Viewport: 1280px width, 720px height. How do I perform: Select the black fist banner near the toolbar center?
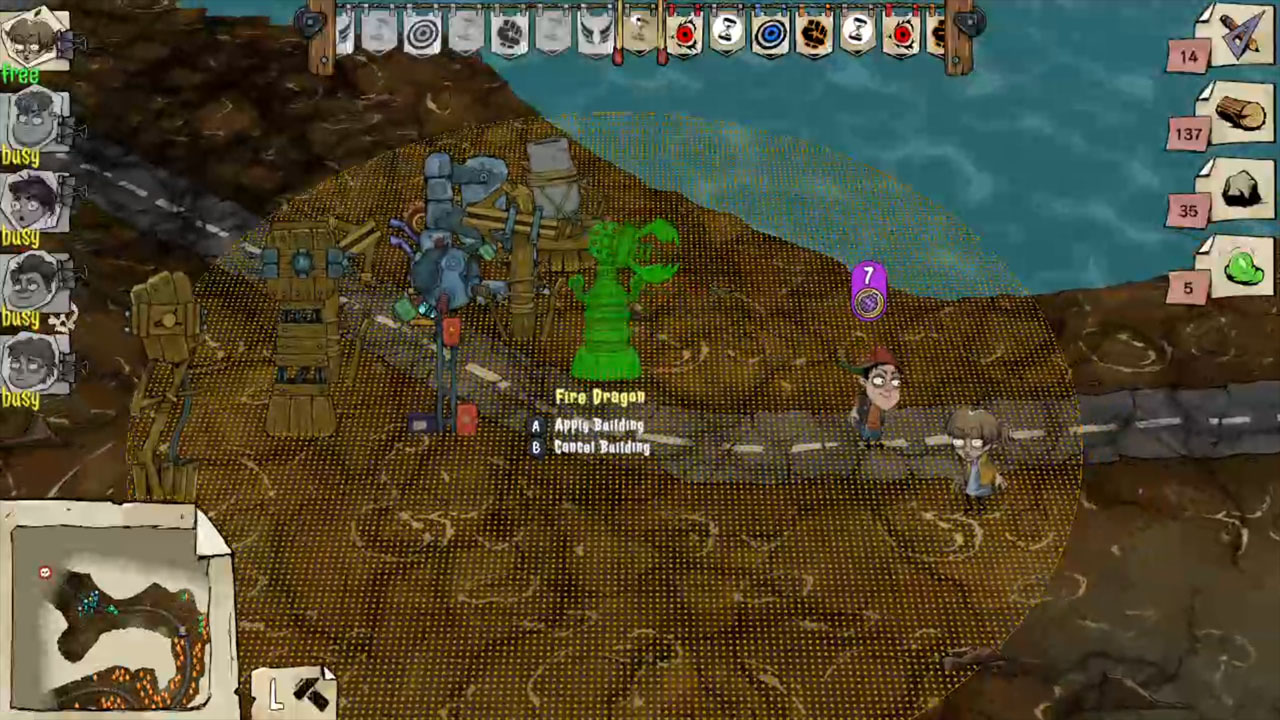(x=510, y=33)
